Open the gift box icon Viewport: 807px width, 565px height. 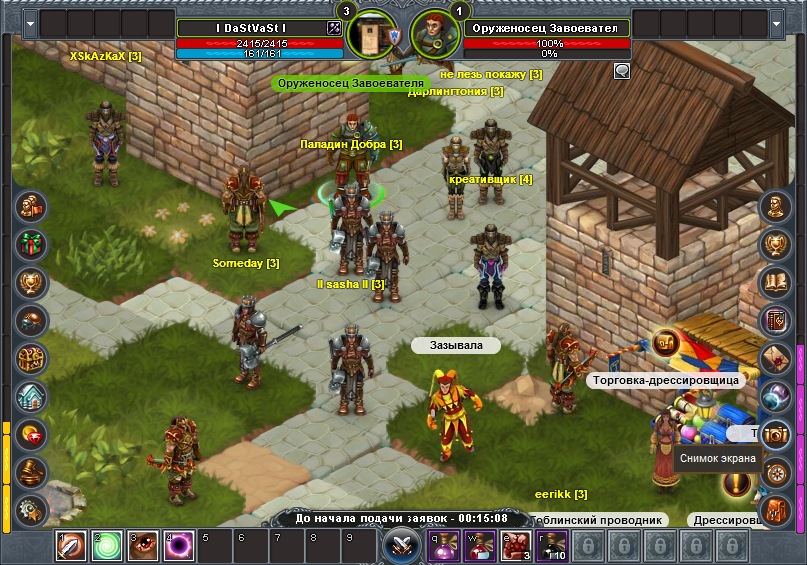pos(33,244)
